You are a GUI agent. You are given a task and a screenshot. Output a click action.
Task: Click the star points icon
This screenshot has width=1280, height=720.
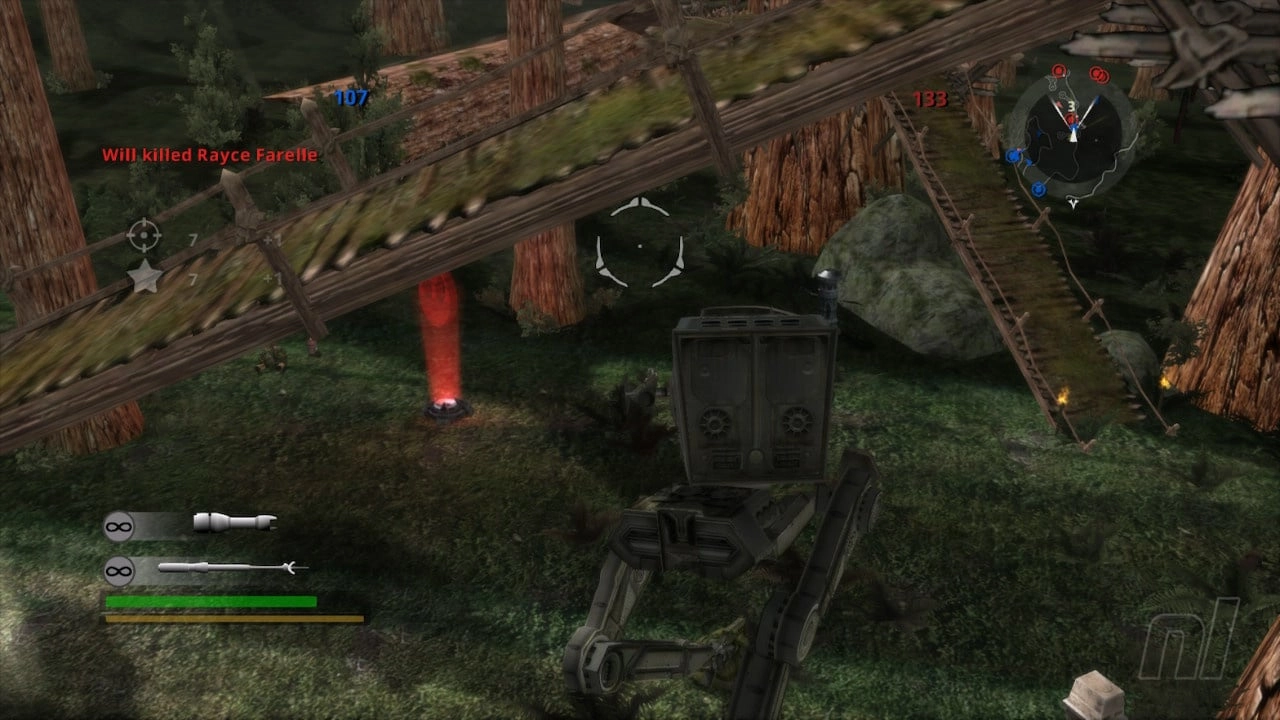point(145,277)
